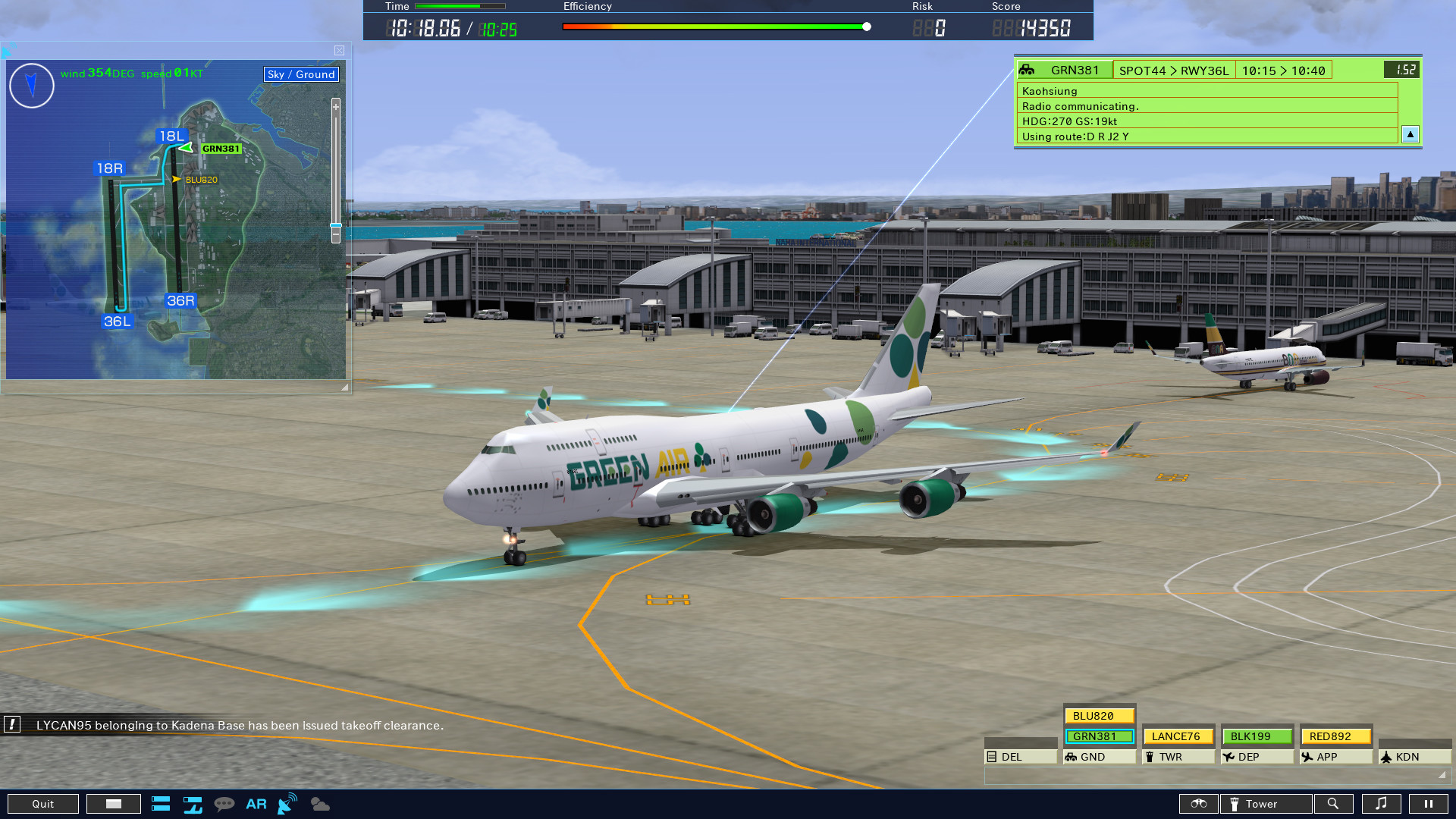1456x819 pixels.
Task: Open the magnifier search view
Action: coord(1334,803)
